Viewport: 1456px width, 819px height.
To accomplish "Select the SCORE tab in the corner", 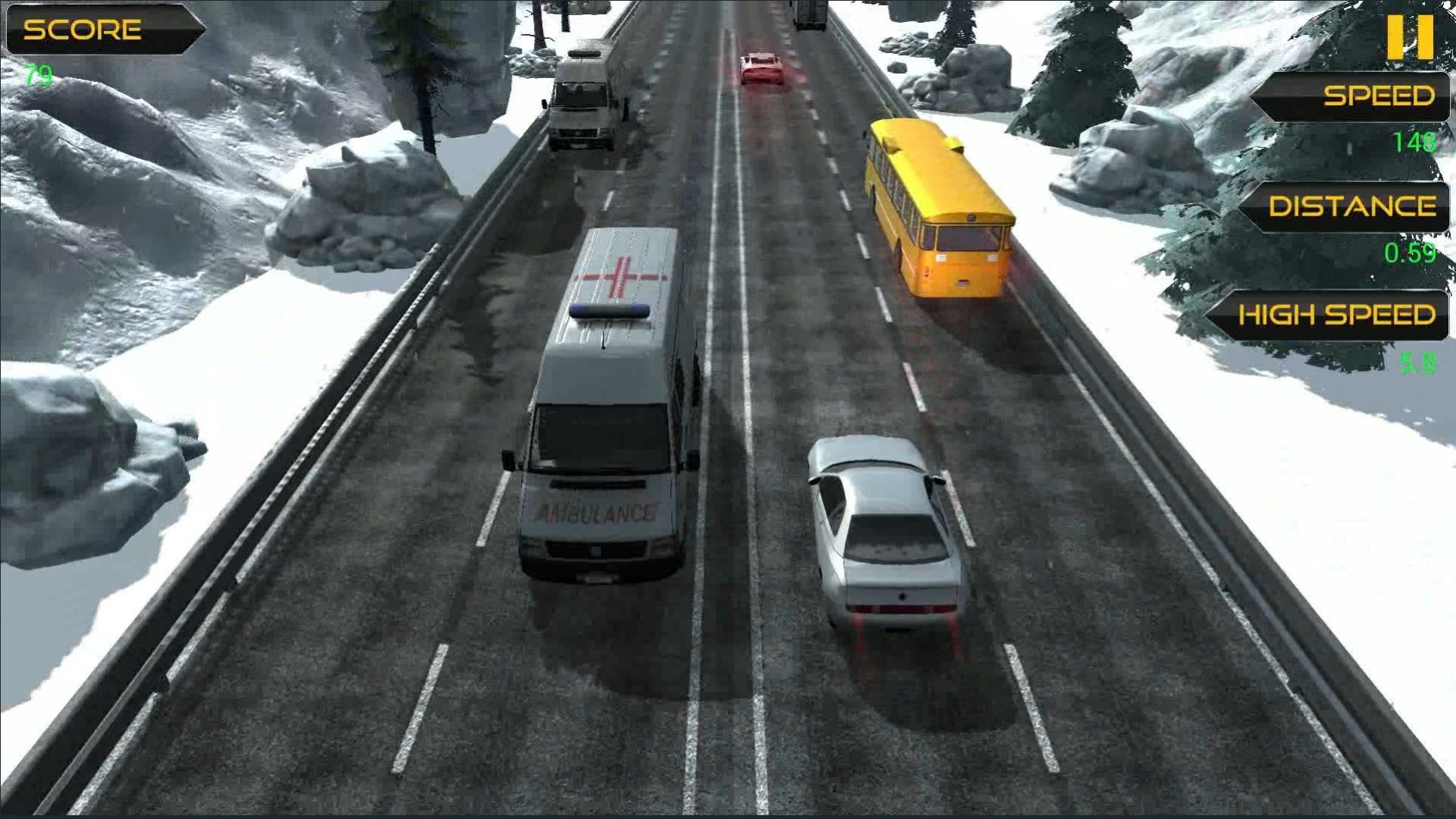I will point(106,28).
